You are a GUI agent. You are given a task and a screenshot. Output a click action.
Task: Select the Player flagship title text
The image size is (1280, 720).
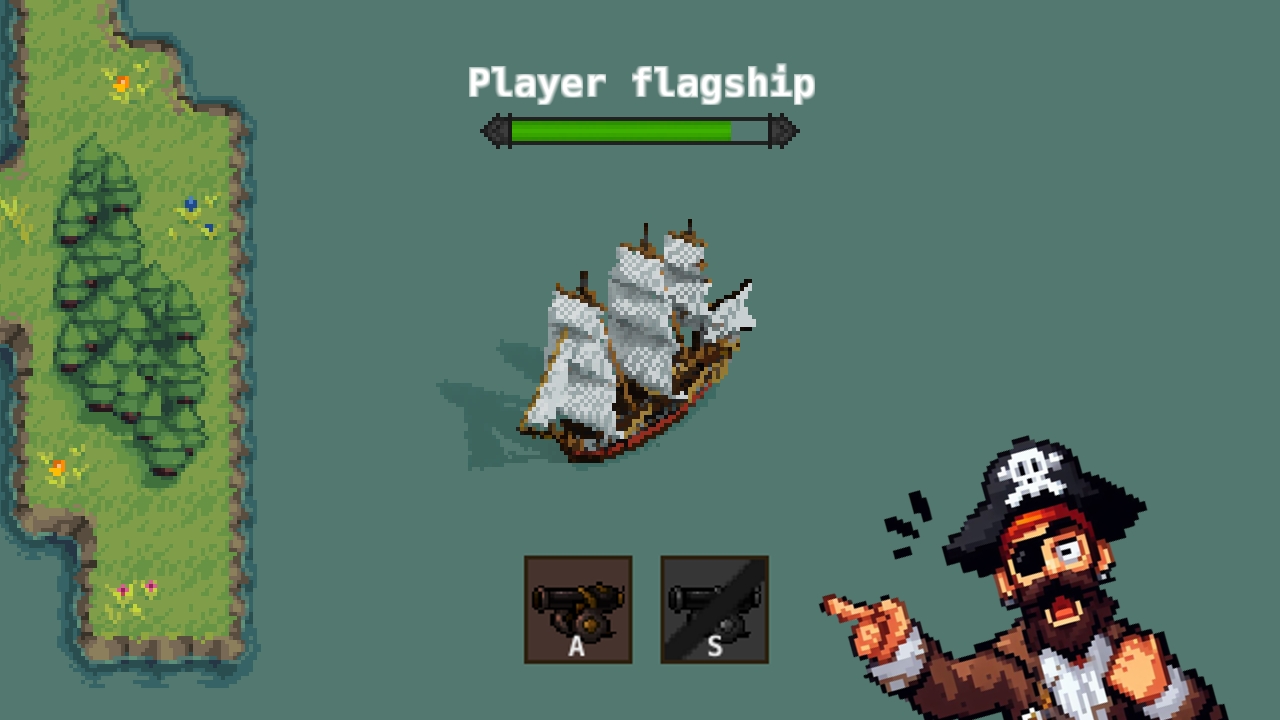tap(640, 83)
